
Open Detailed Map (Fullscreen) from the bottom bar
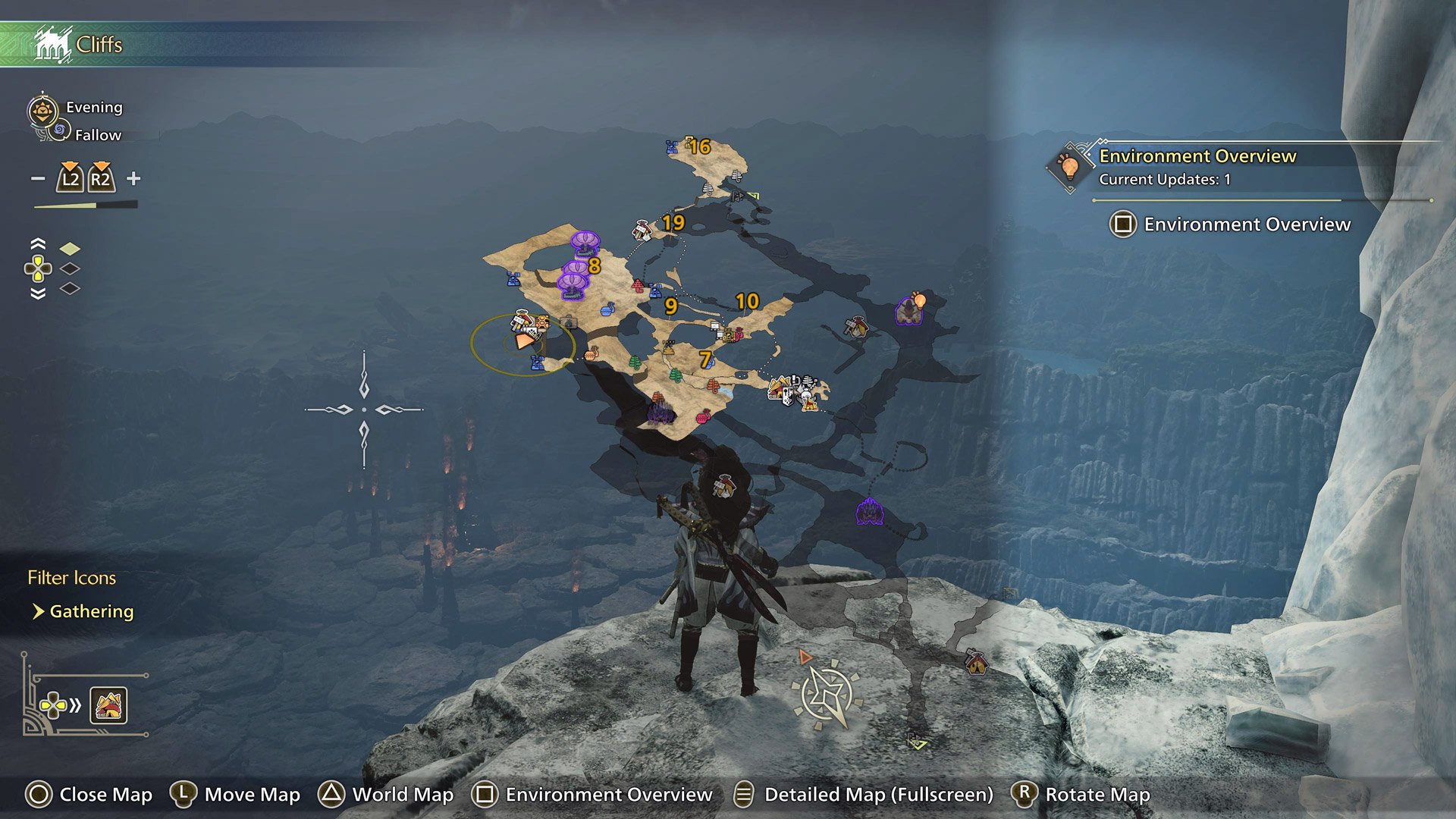[880, 795]
